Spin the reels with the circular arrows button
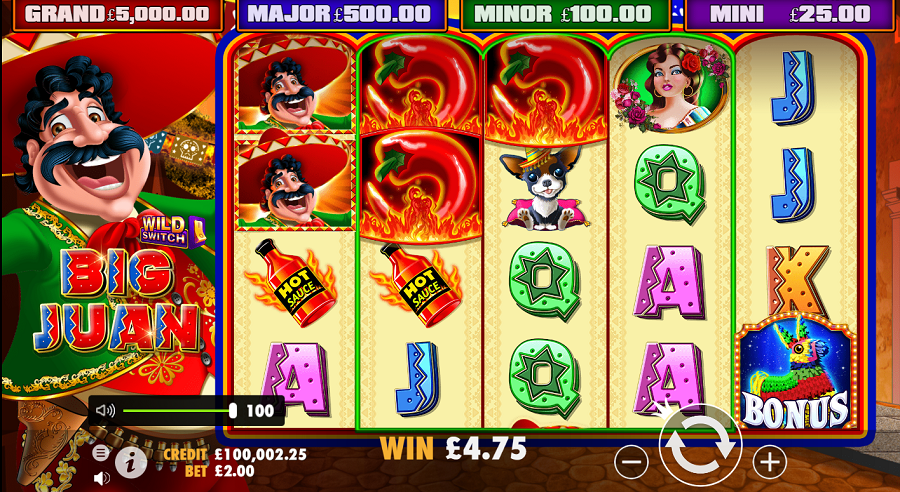 [x=700, y=448]
